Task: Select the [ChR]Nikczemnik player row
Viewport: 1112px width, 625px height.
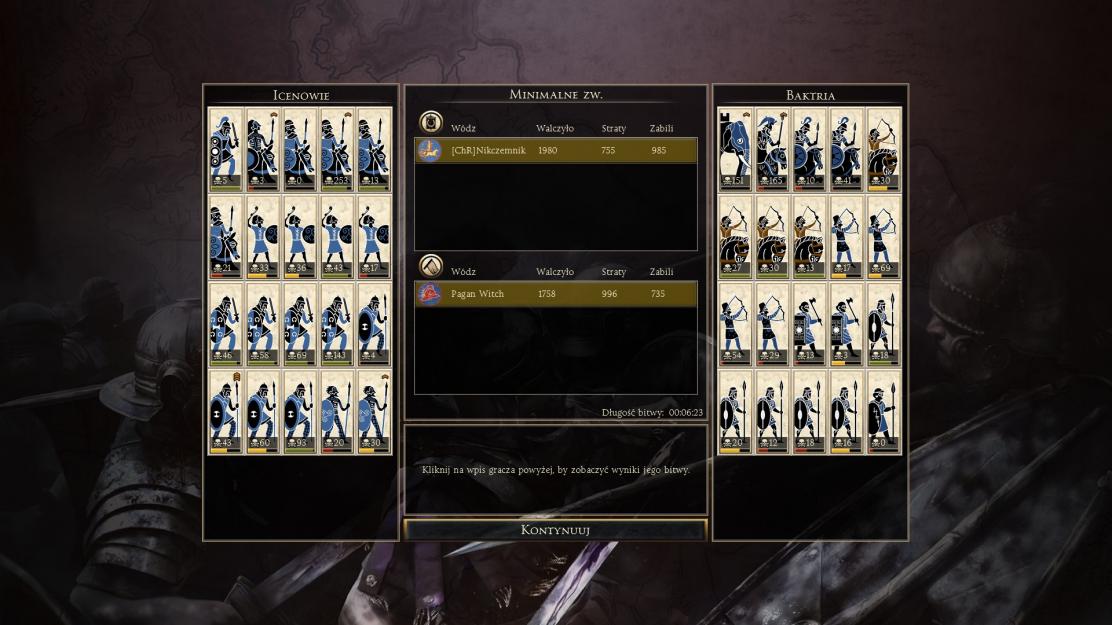Action: (556, 150)
